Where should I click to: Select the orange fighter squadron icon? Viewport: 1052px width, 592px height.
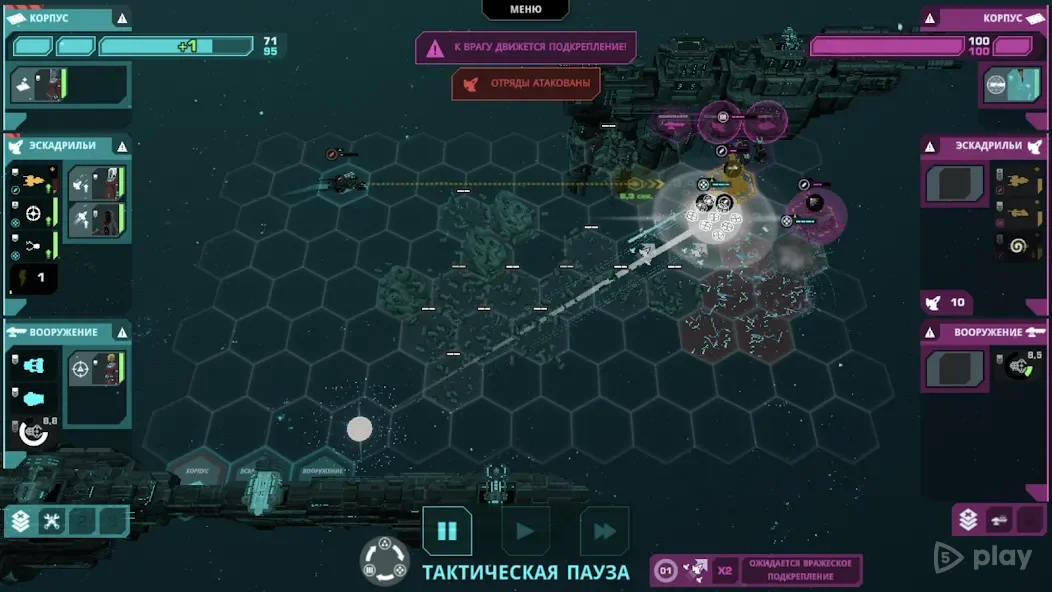pos(33,182)
